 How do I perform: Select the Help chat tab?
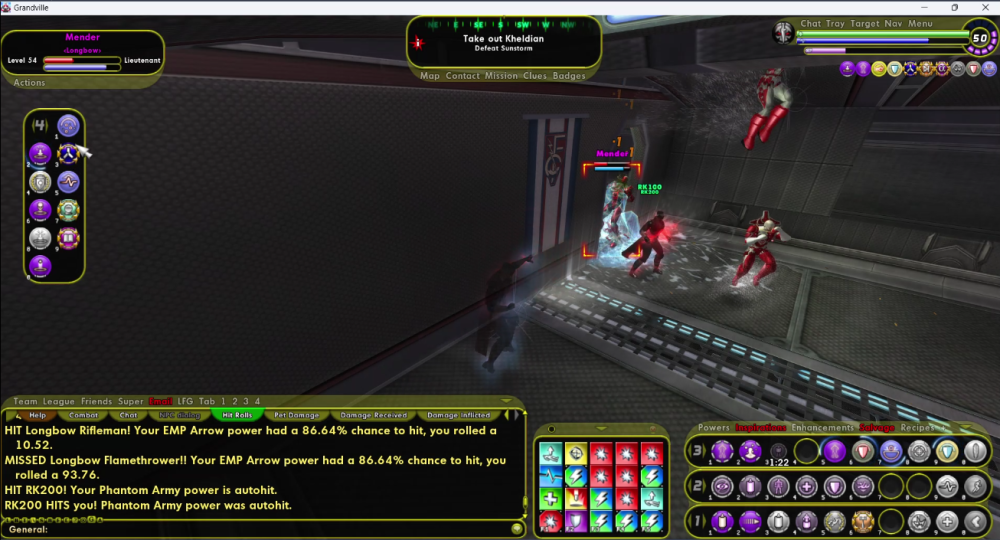(37, 415)
